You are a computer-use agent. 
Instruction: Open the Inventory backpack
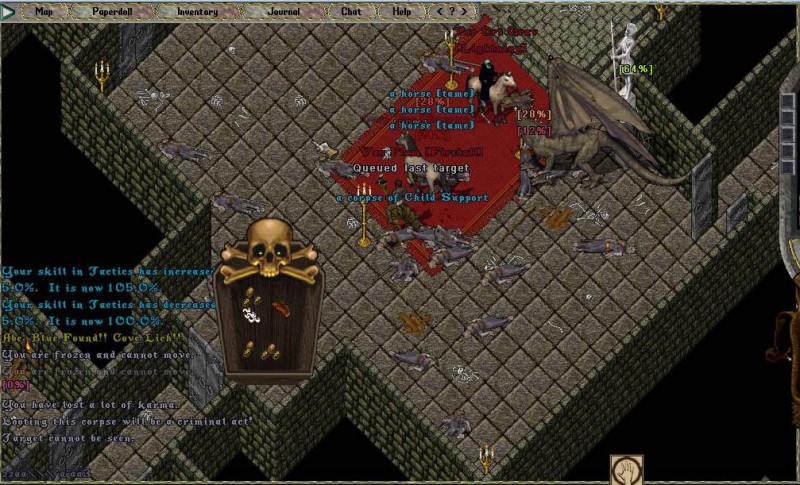197,11
